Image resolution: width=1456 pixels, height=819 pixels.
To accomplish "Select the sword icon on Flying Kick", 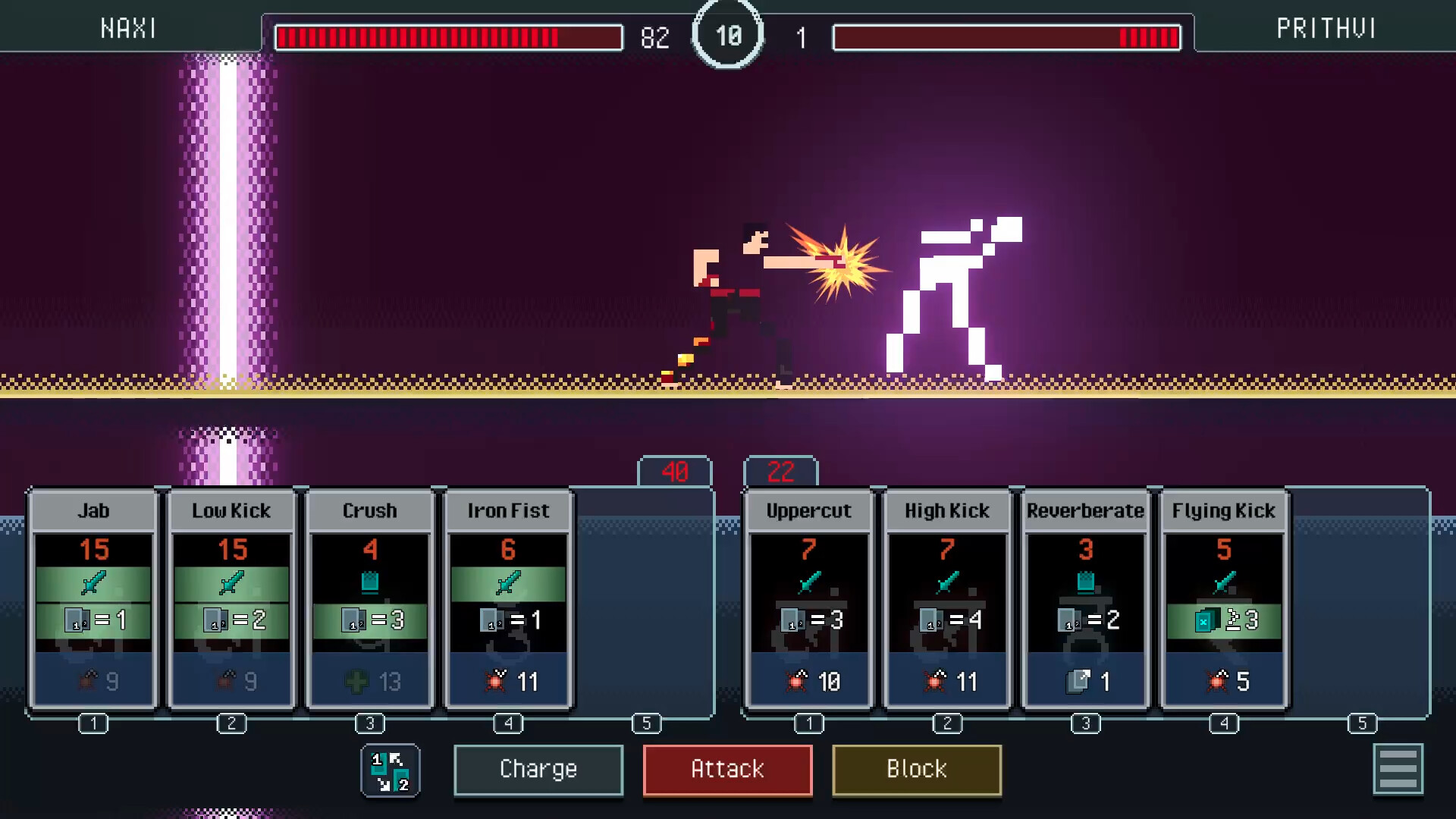I will pos(1222,581).
